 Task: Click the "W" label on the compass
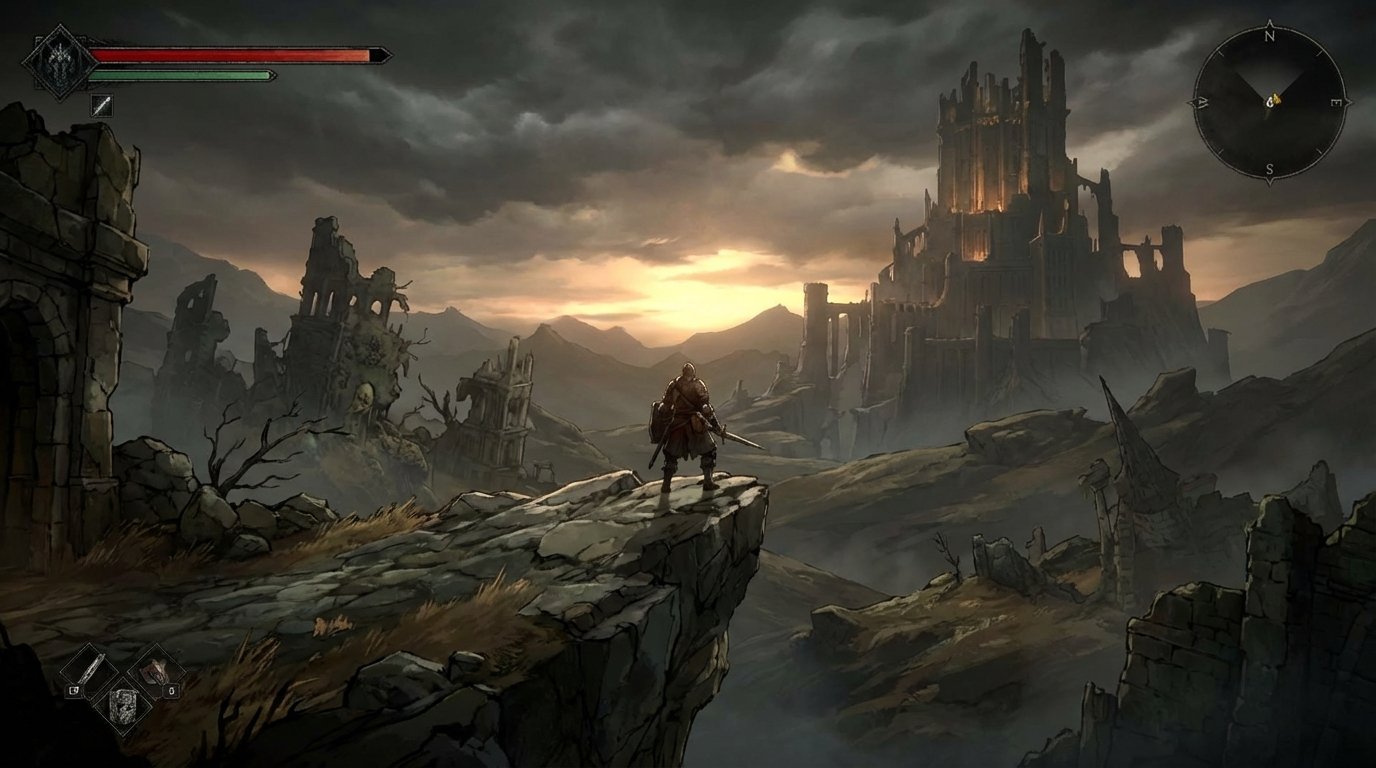tap(1203, 101)
